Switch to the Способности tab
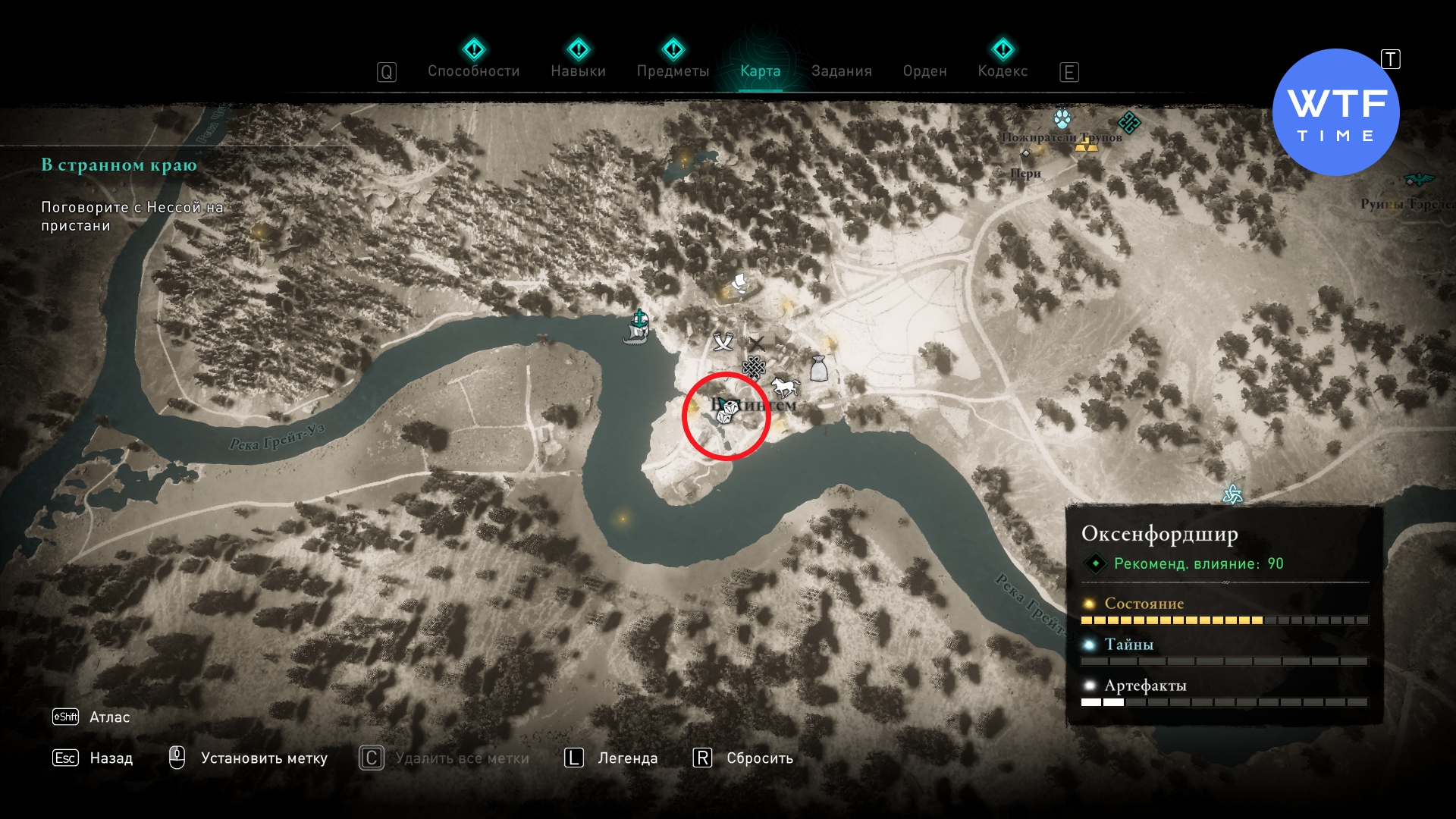This screenshot has height=819, width=1456. (473, 71)
